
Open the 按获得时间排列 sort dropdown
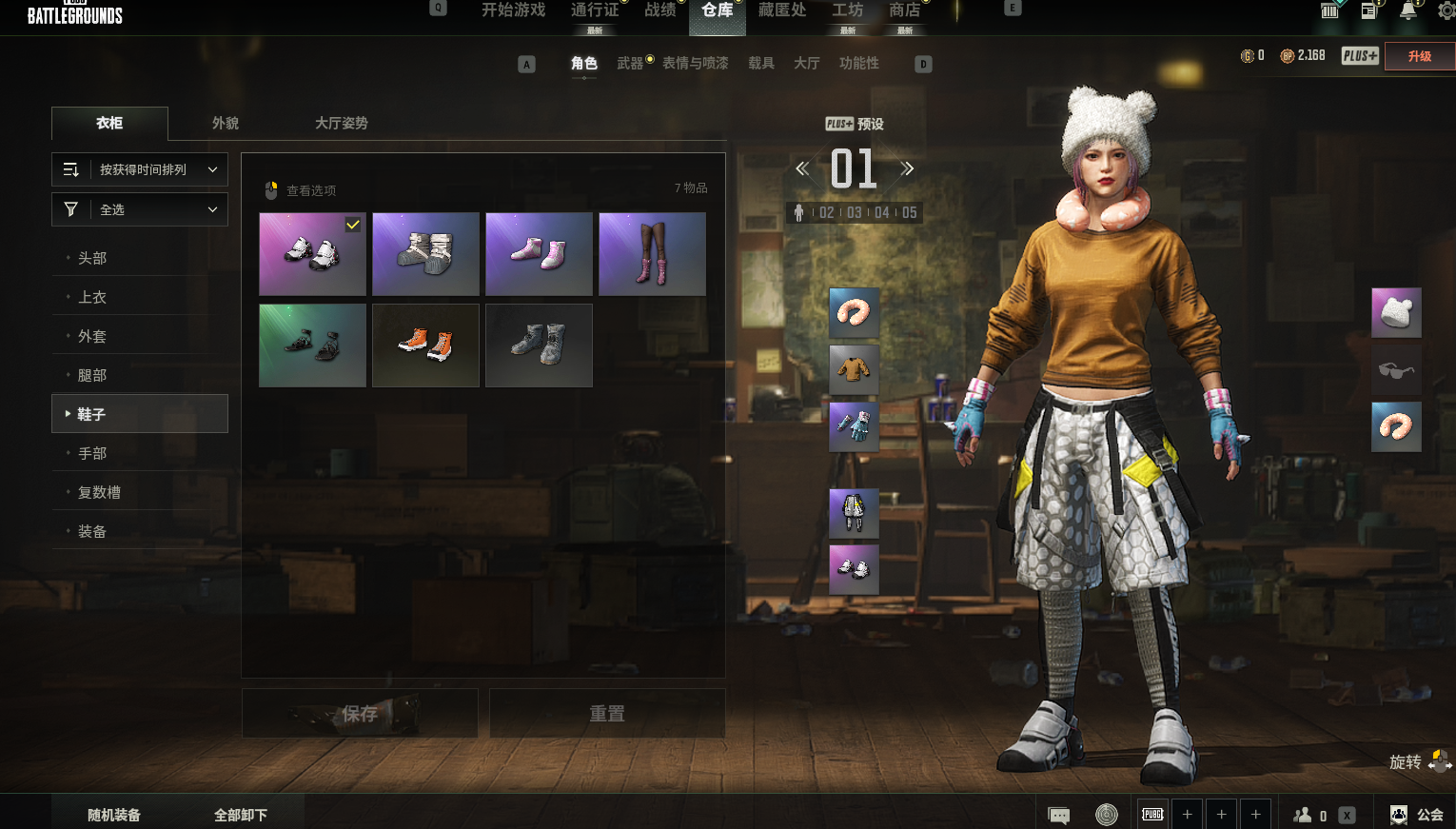140,169
